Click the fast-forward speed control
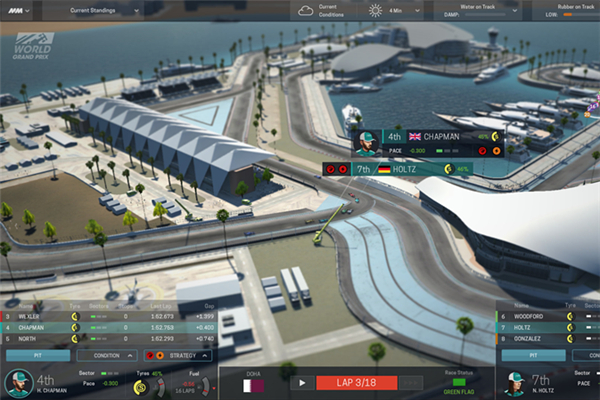This screenshot has width=600, height=400. pyautogui.click(x=410, y=382)
